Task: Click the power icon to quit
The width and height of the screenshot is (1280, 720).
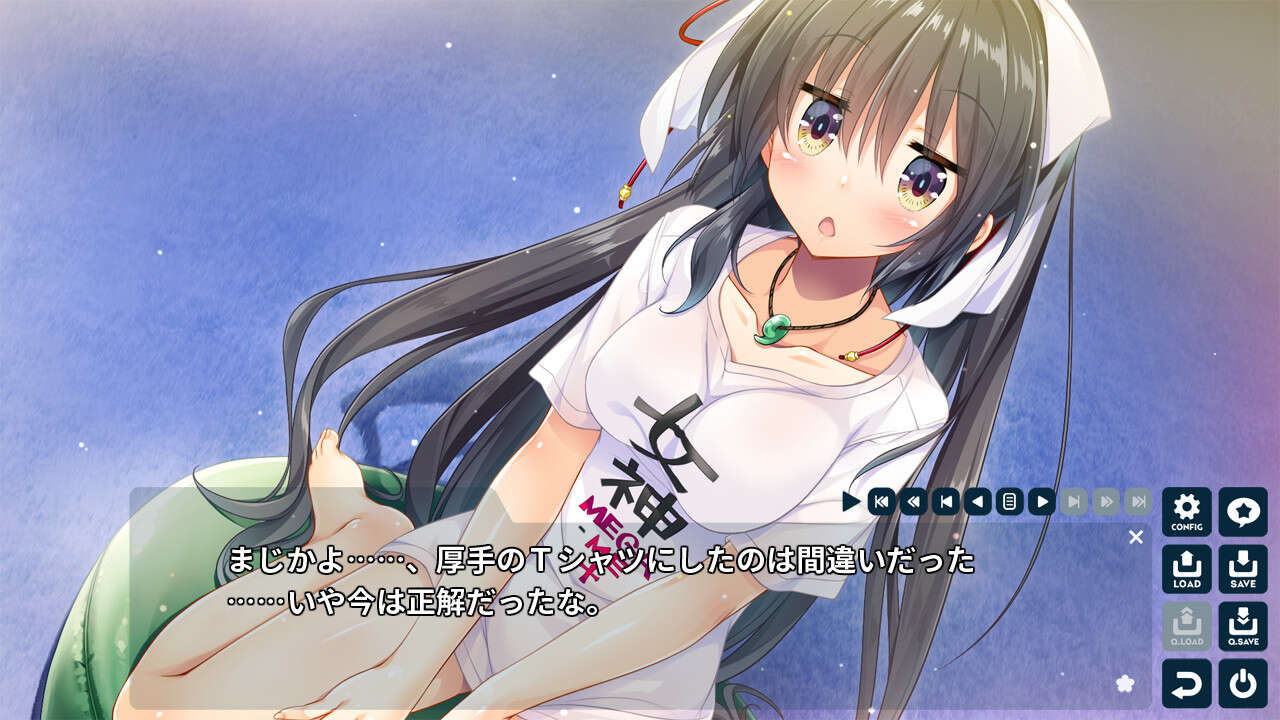Action: pos(1243,683)
